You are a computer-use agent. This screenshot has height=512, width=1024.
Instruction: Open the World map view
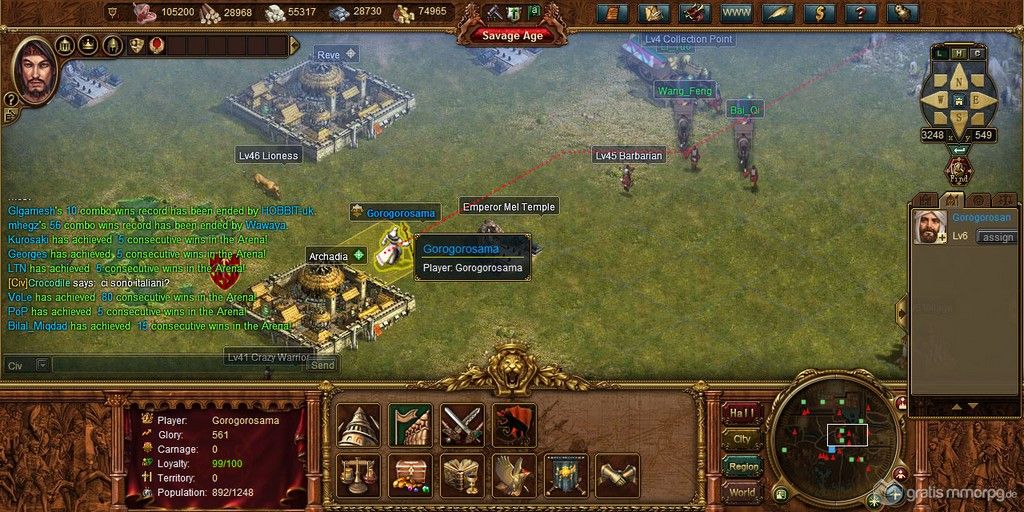[x=742, y=493]
